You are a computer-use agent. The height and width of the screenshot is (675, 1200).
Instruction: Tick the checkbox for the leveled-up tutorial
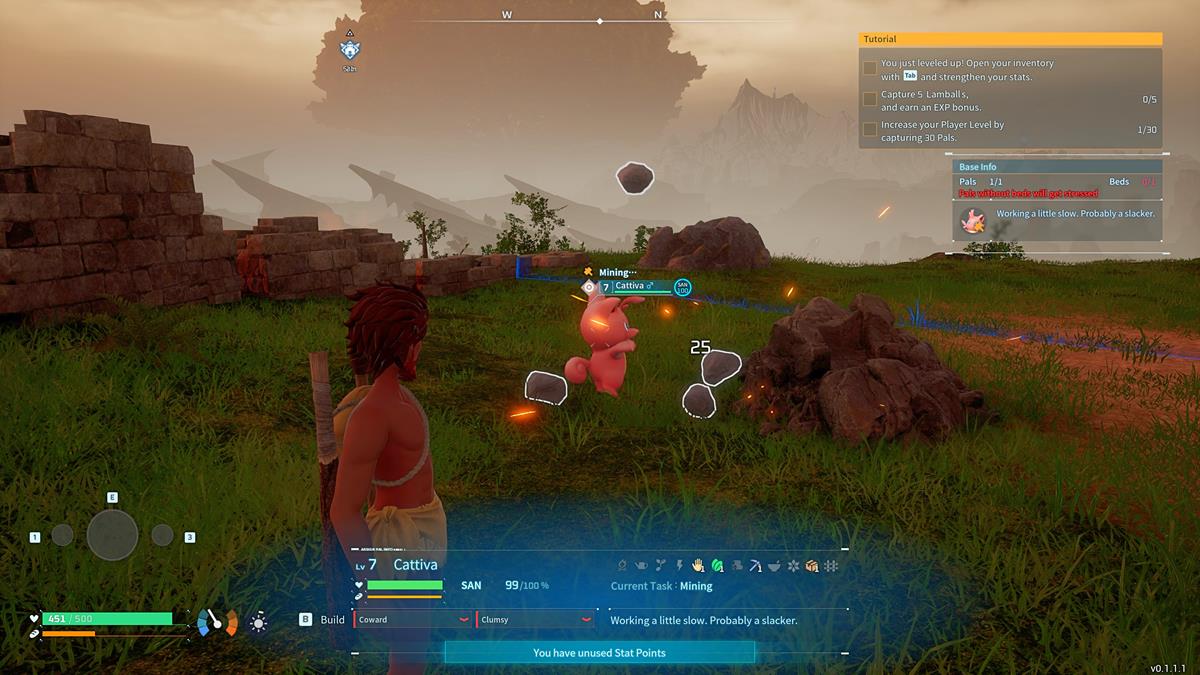(x=870, y=69)
